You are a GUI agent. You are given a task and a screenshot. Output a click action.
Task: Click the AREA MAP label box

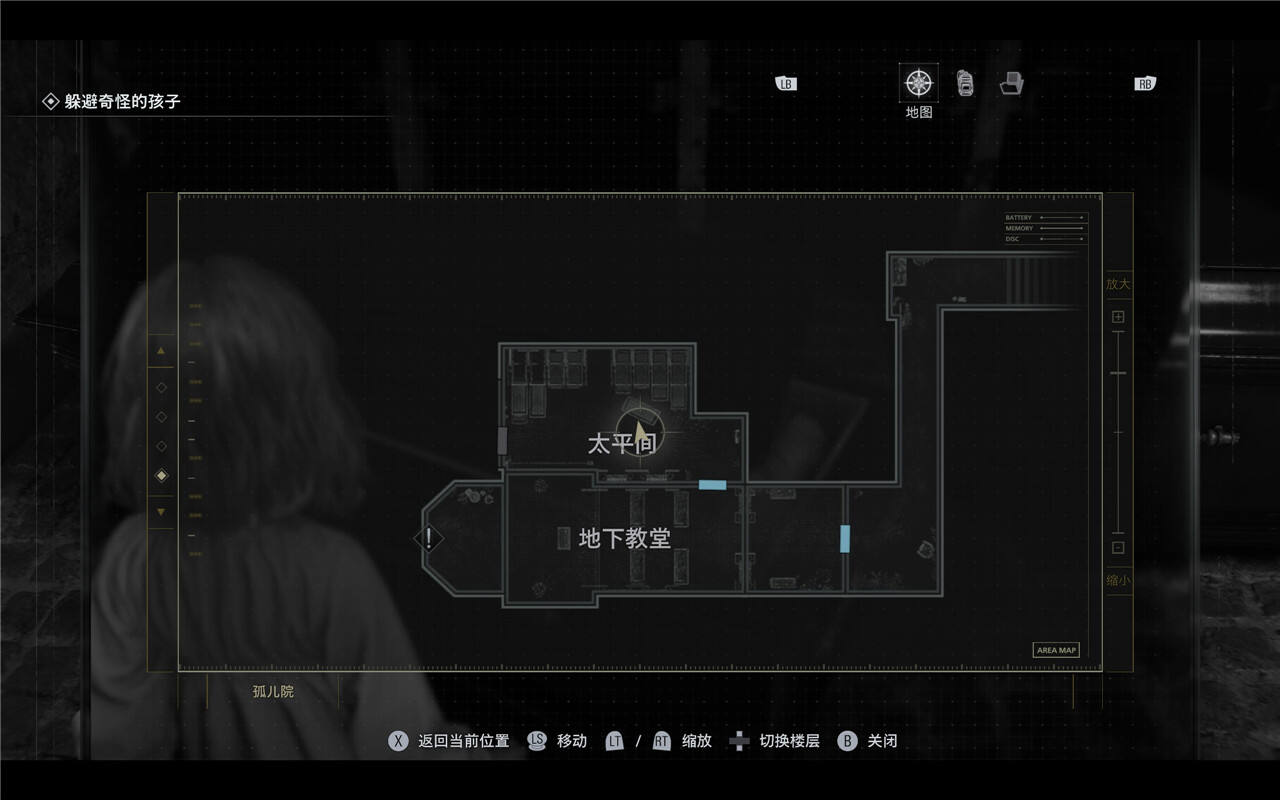pos(1056,650)
